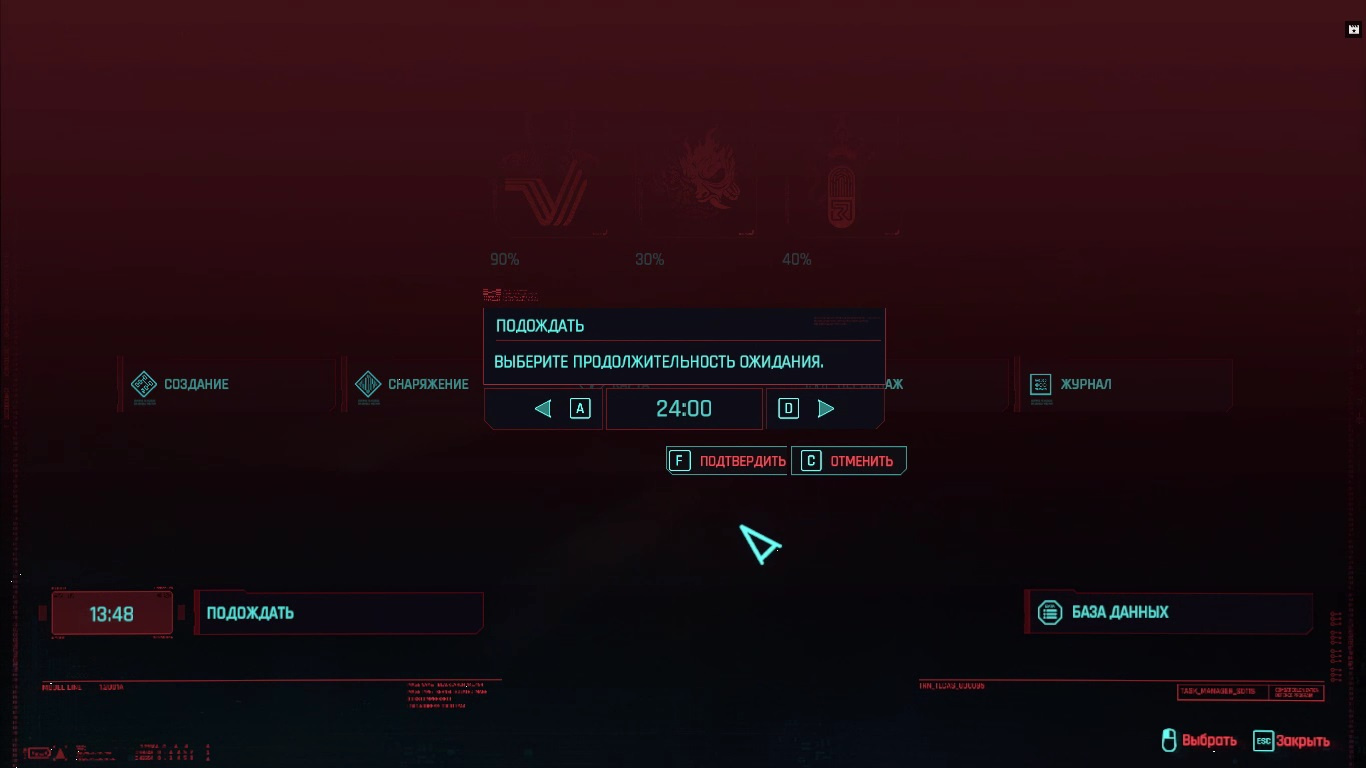Click left arrow to decrease wait duration
Image resolution: width=1366 pixels, height=768 pixels.
click(542, 408)
